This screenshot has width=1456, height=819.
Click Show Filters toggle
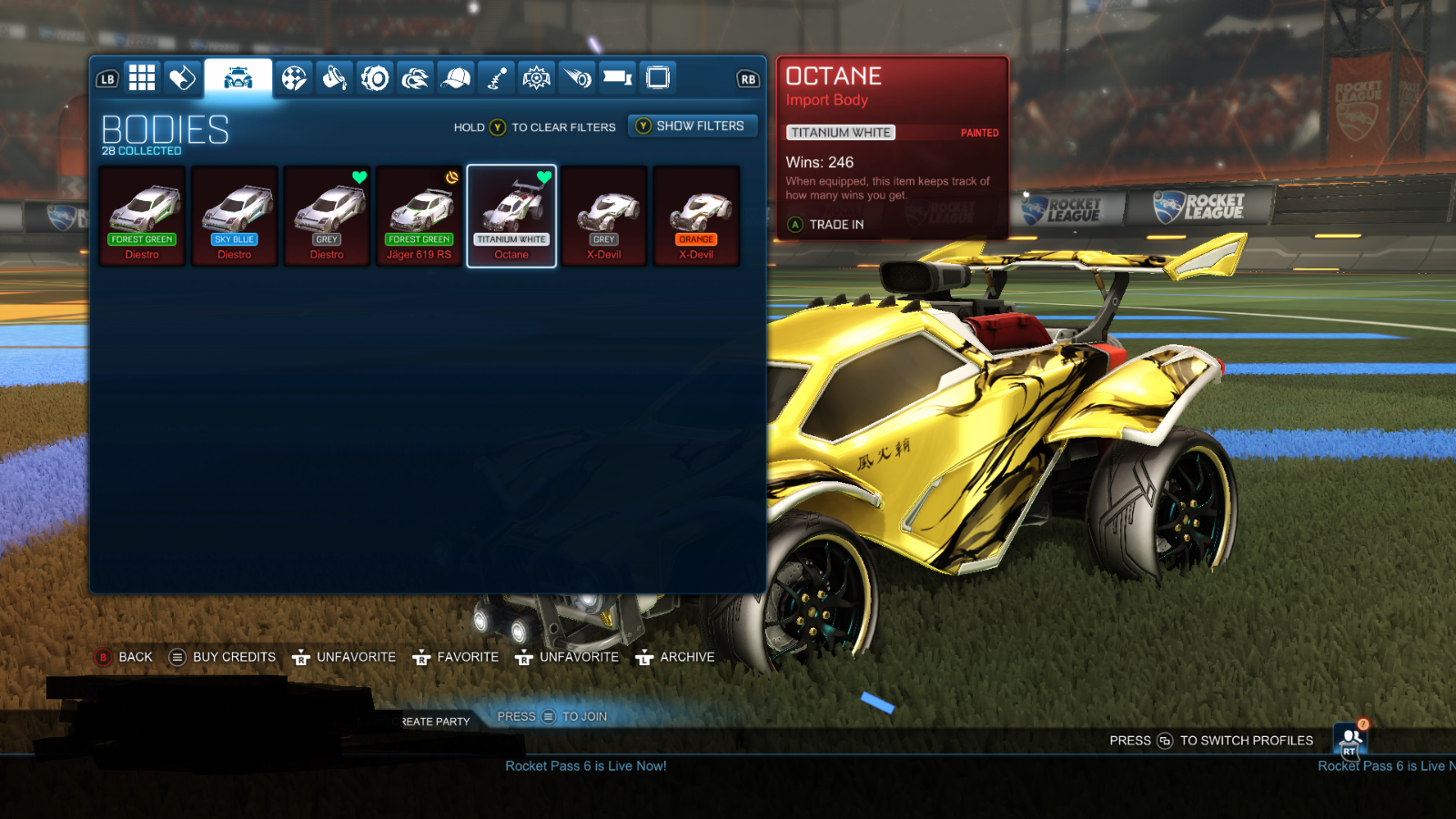[x=693, y=126]
